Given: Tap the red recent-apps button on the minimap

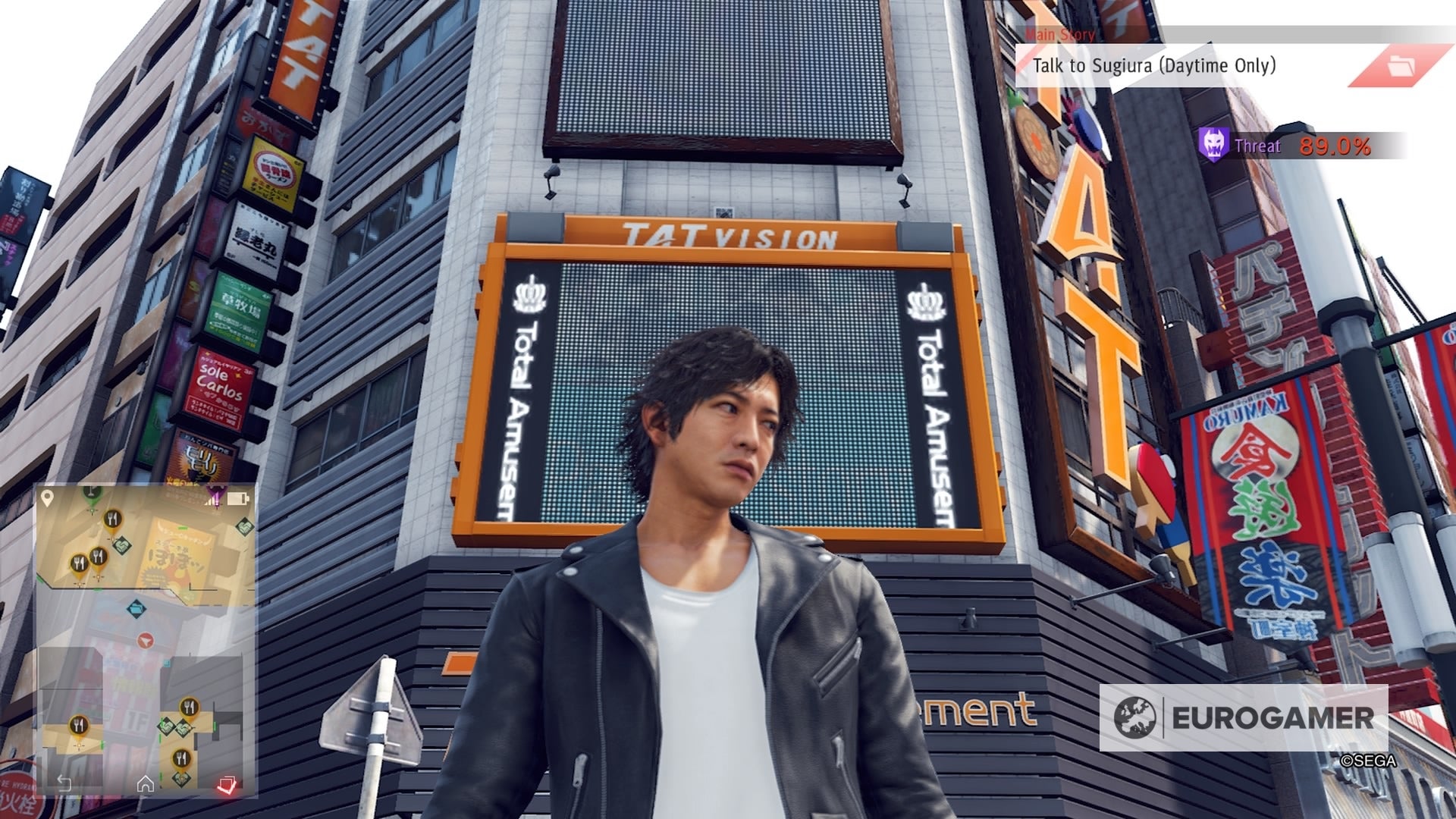Looking at the screenshot, I should pos(226,784).
